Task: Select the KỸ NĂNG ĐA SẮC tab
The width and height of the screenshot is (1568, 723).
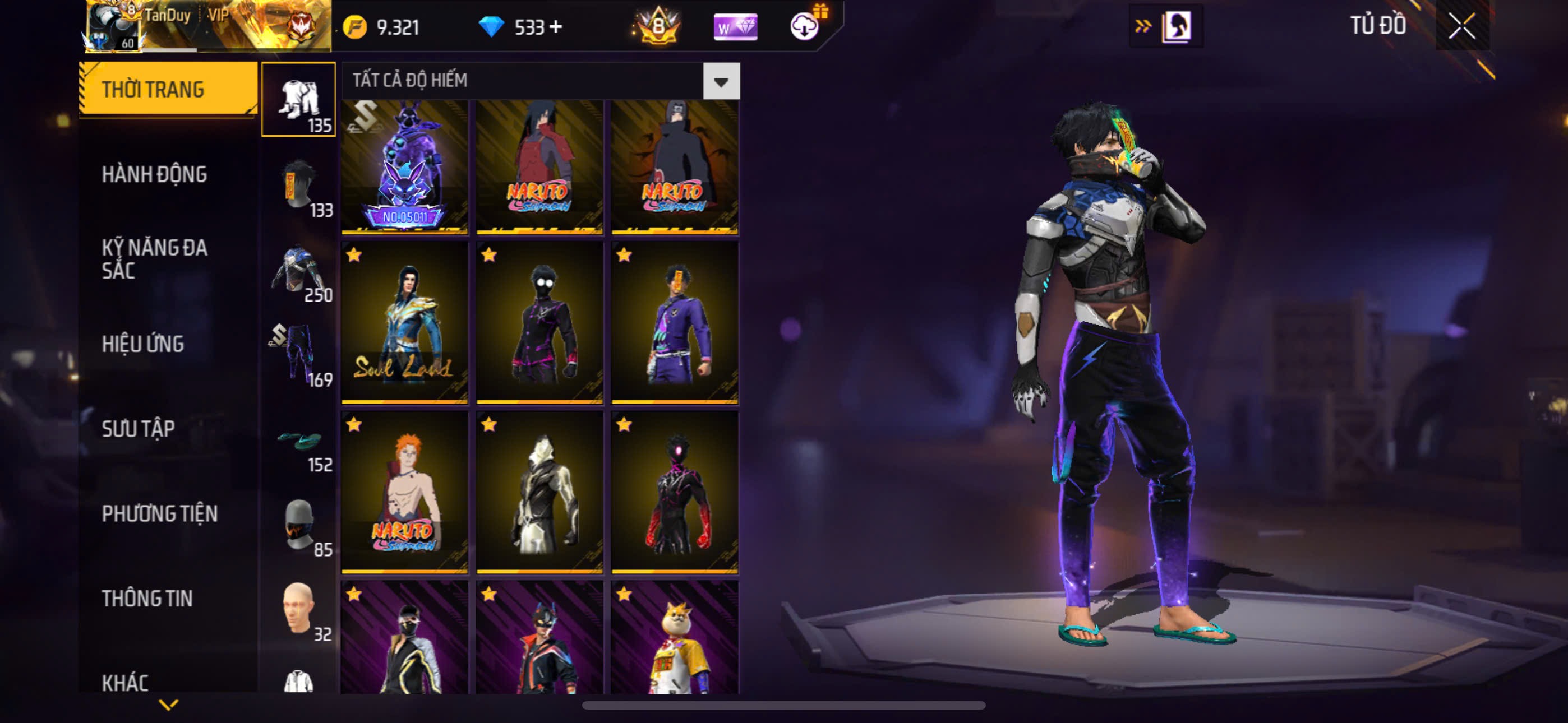Action: [x=154, y=258]
